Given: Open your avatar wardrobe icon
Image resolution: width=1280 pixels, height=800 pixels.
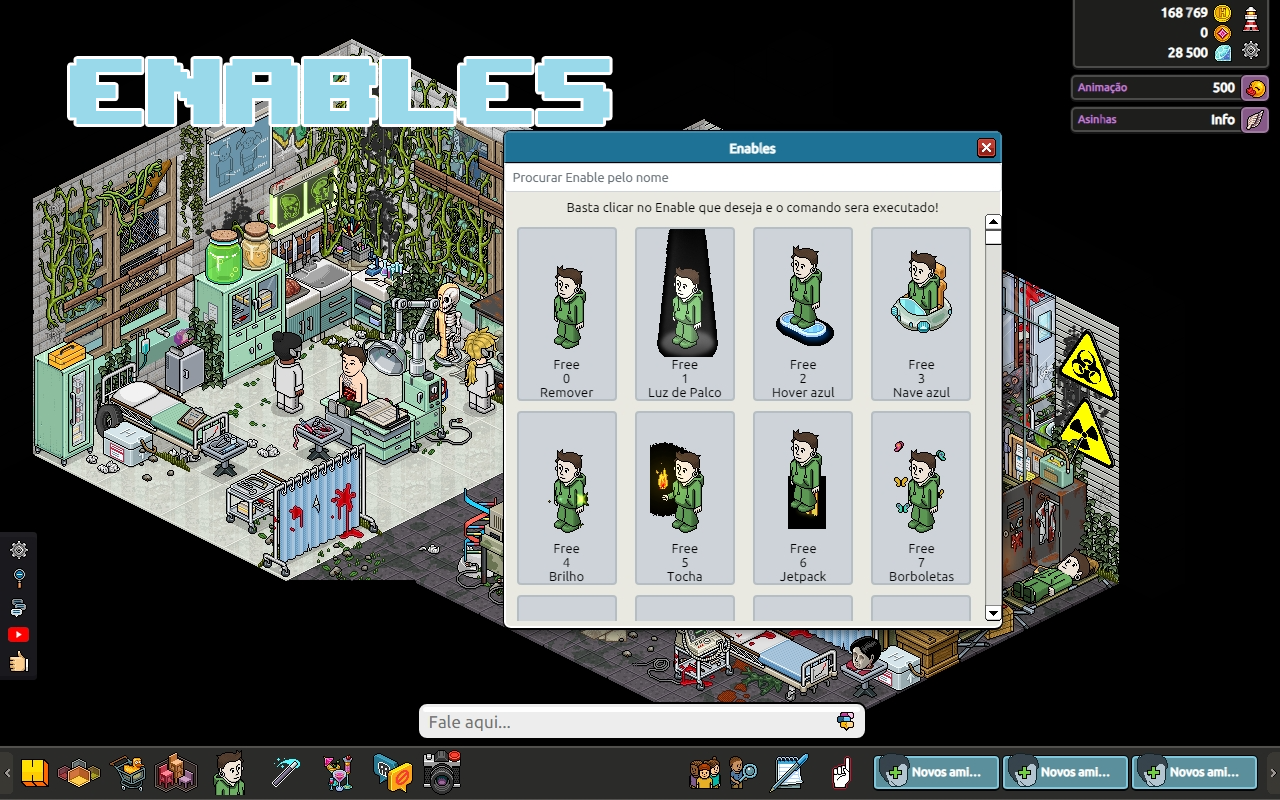Looking at the screenshot, I should pos(230,772).
